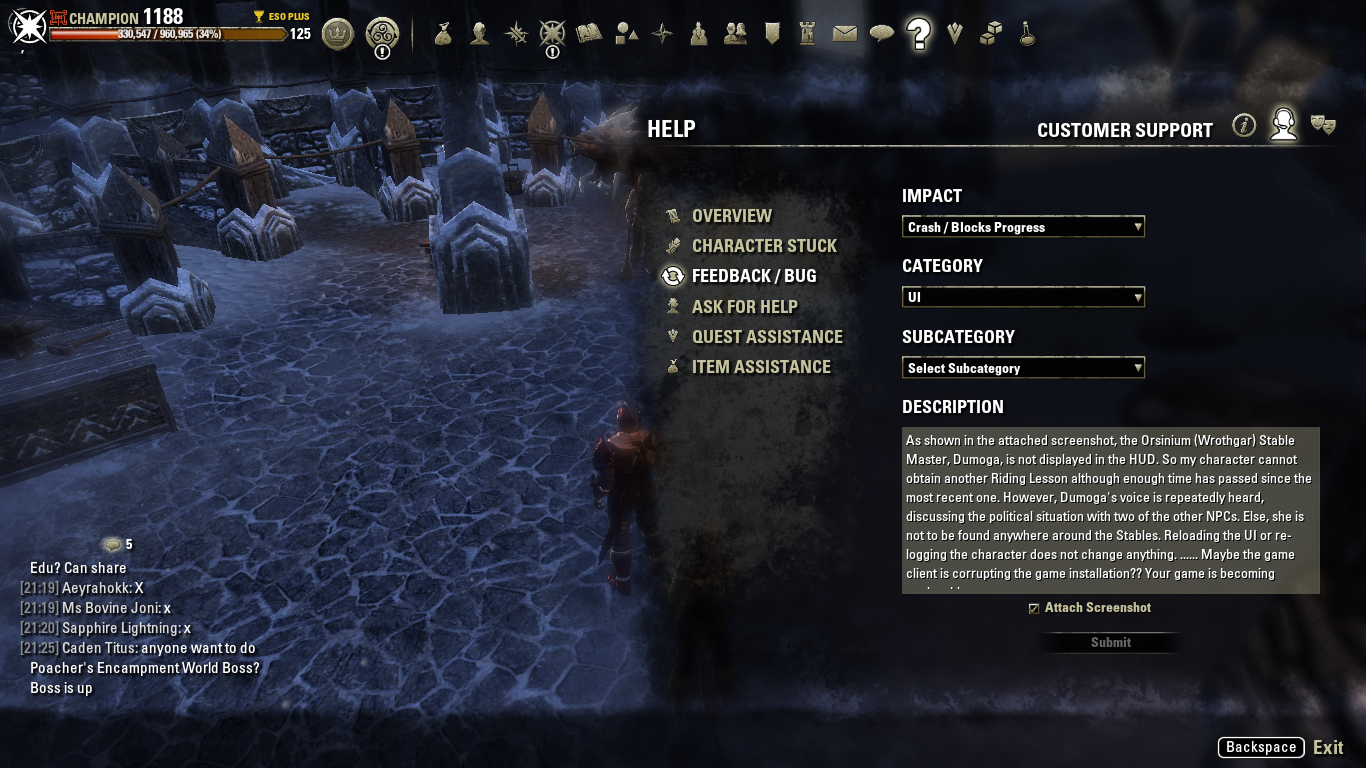Submit the bug report
This screenshot has height=768, width=1366.
click(x=1110, y=643)
